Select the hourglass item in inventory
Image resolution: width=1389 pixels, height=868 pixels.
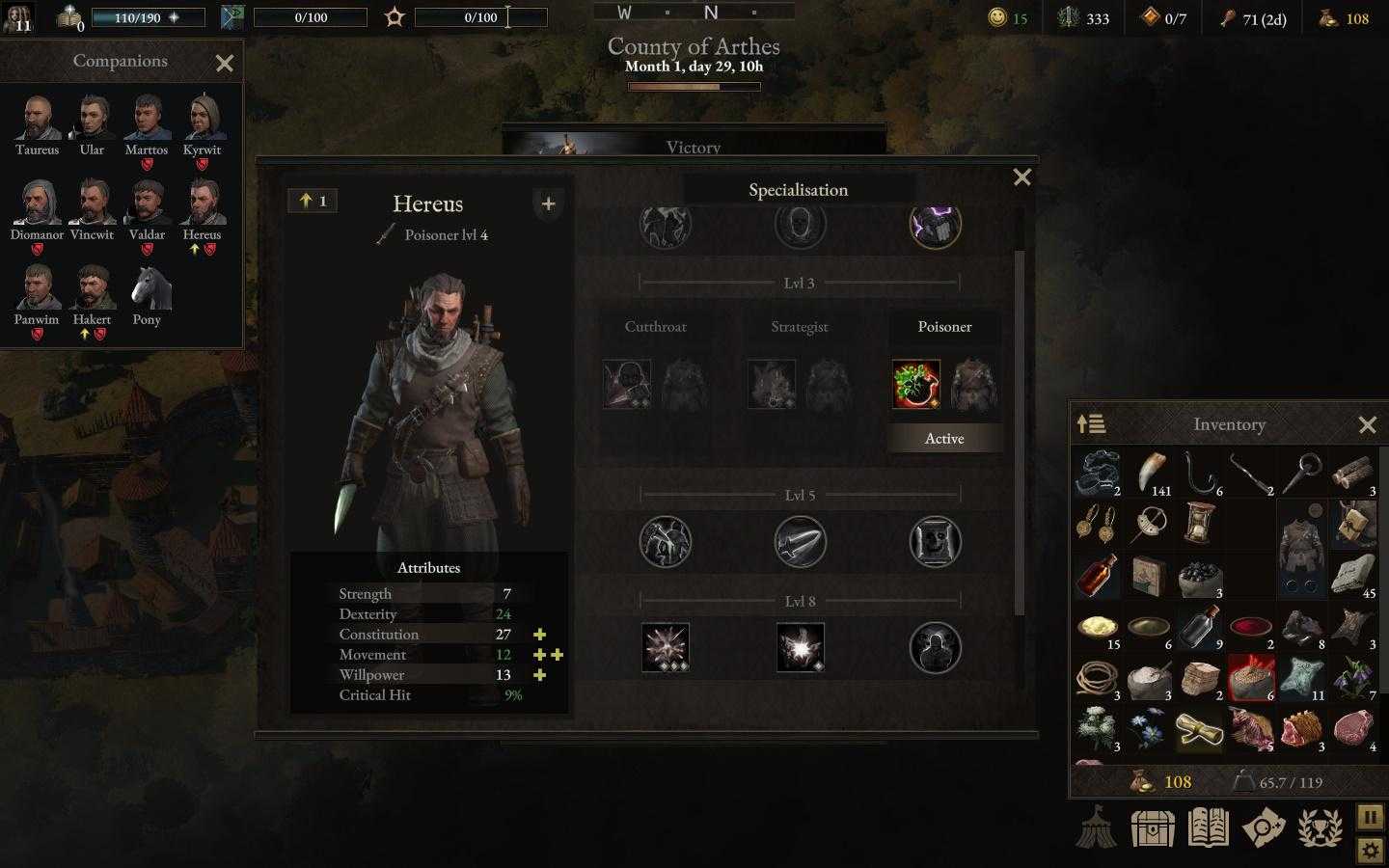[1199, 524]
